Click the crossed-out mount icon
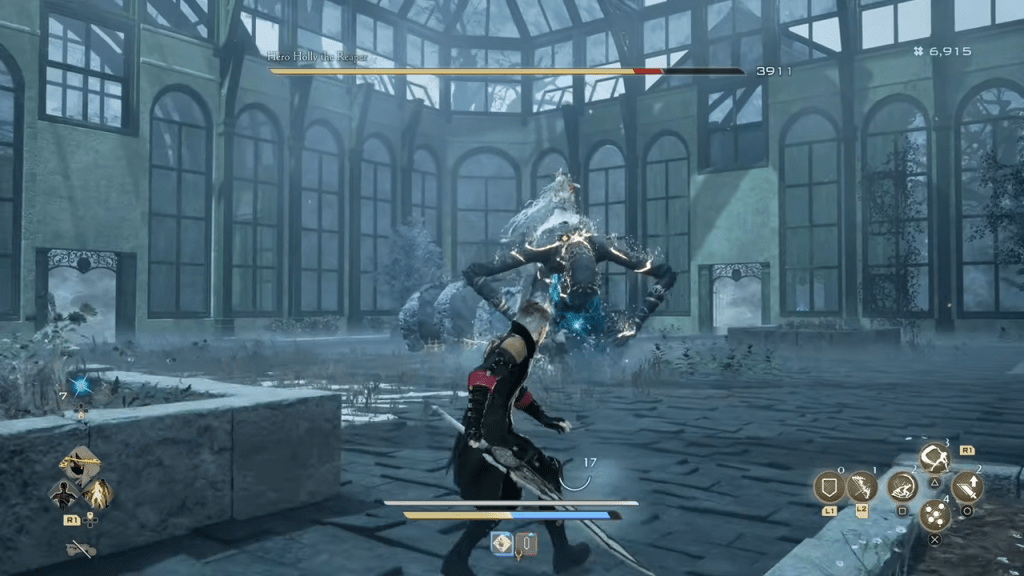1024x576 pixels. point(80,548)
